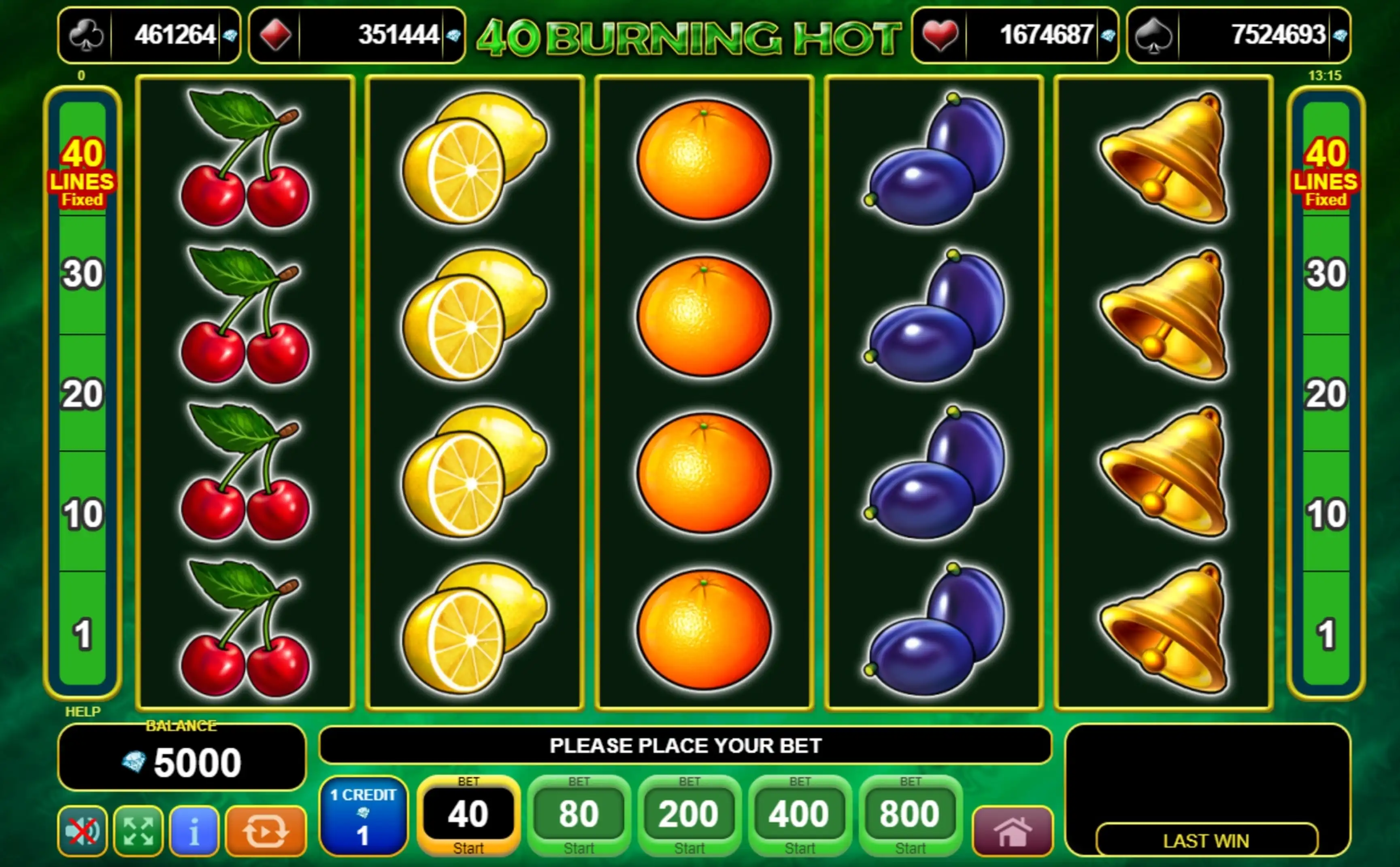1400x867 pixels.
Task: Show the spades jackpot counter
Action: (1239, 35)
